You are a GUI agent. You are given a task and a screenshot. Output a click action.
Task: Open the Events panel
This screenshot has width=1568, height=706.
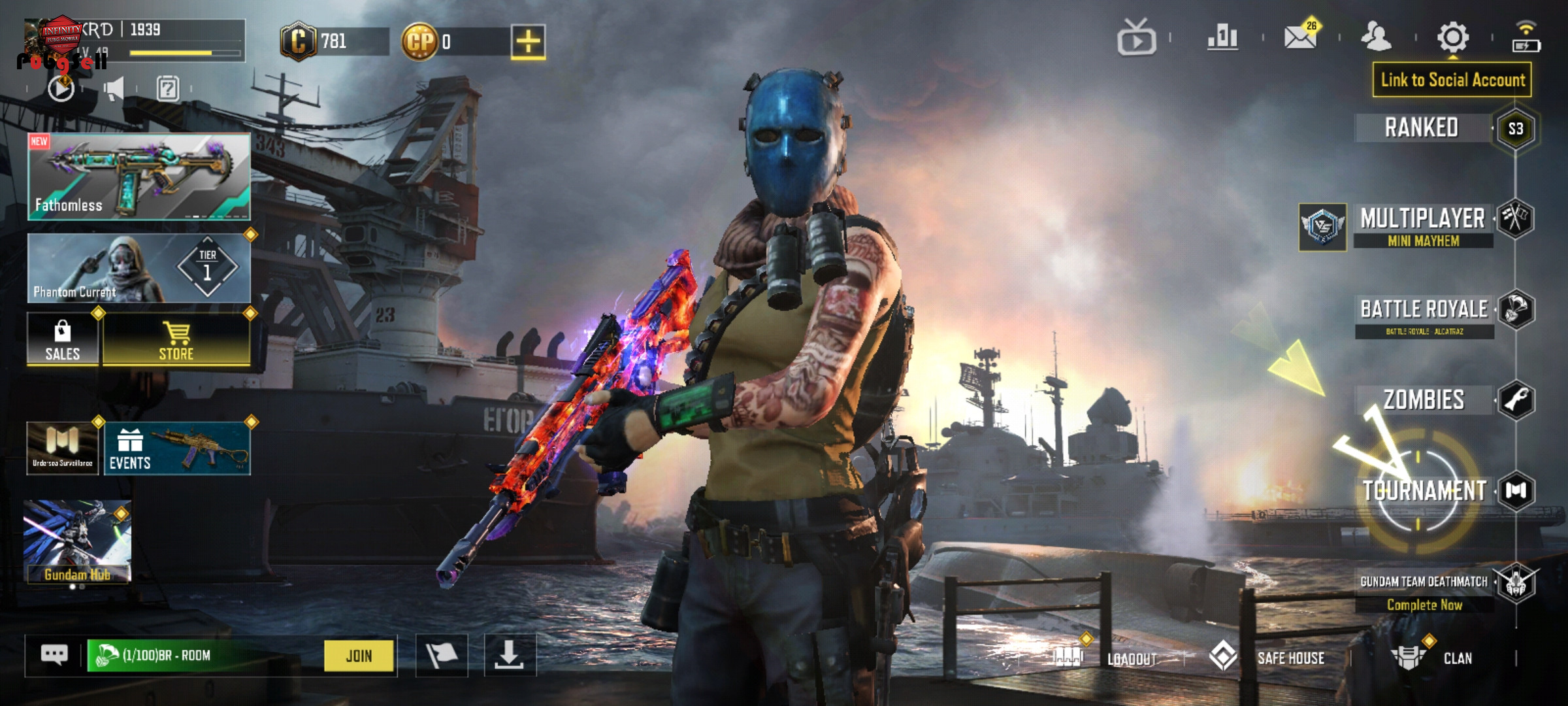point(176,448)
